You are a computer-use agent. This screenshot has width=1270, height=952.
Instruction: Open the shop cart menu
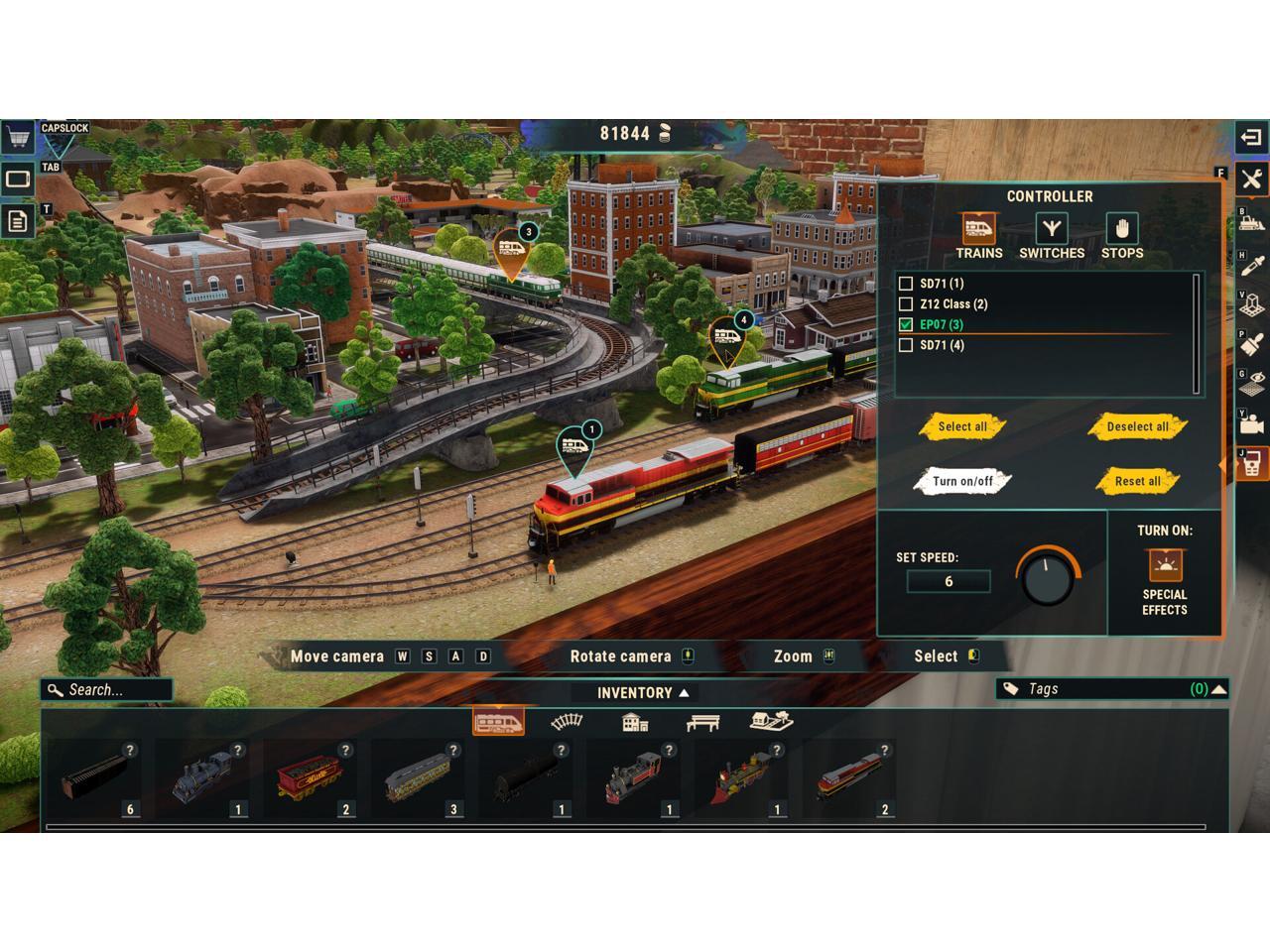(17, 137)
